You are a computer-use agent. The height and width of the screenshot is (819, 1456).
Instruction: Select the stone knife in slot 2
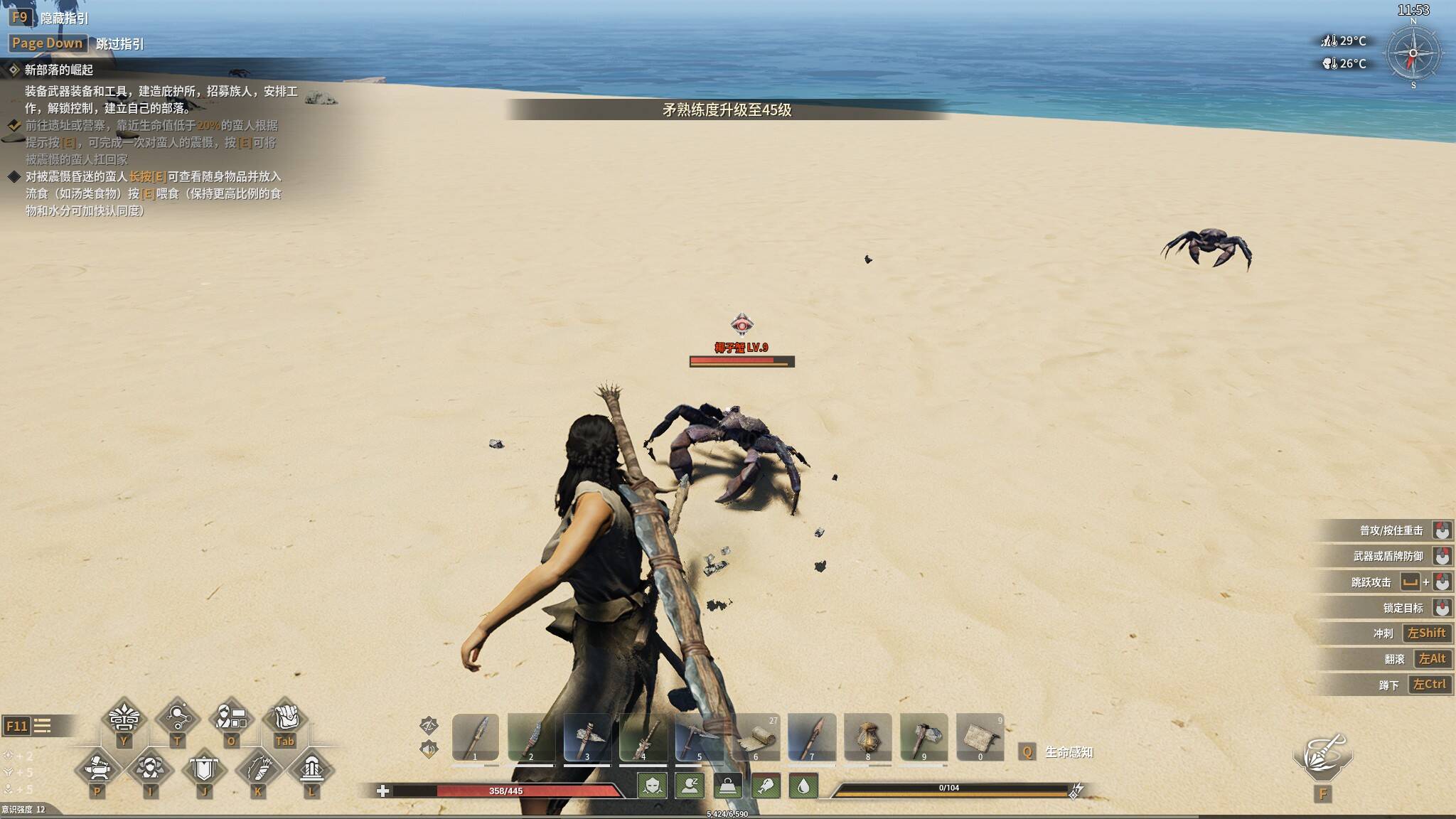[x=531, y=737]
